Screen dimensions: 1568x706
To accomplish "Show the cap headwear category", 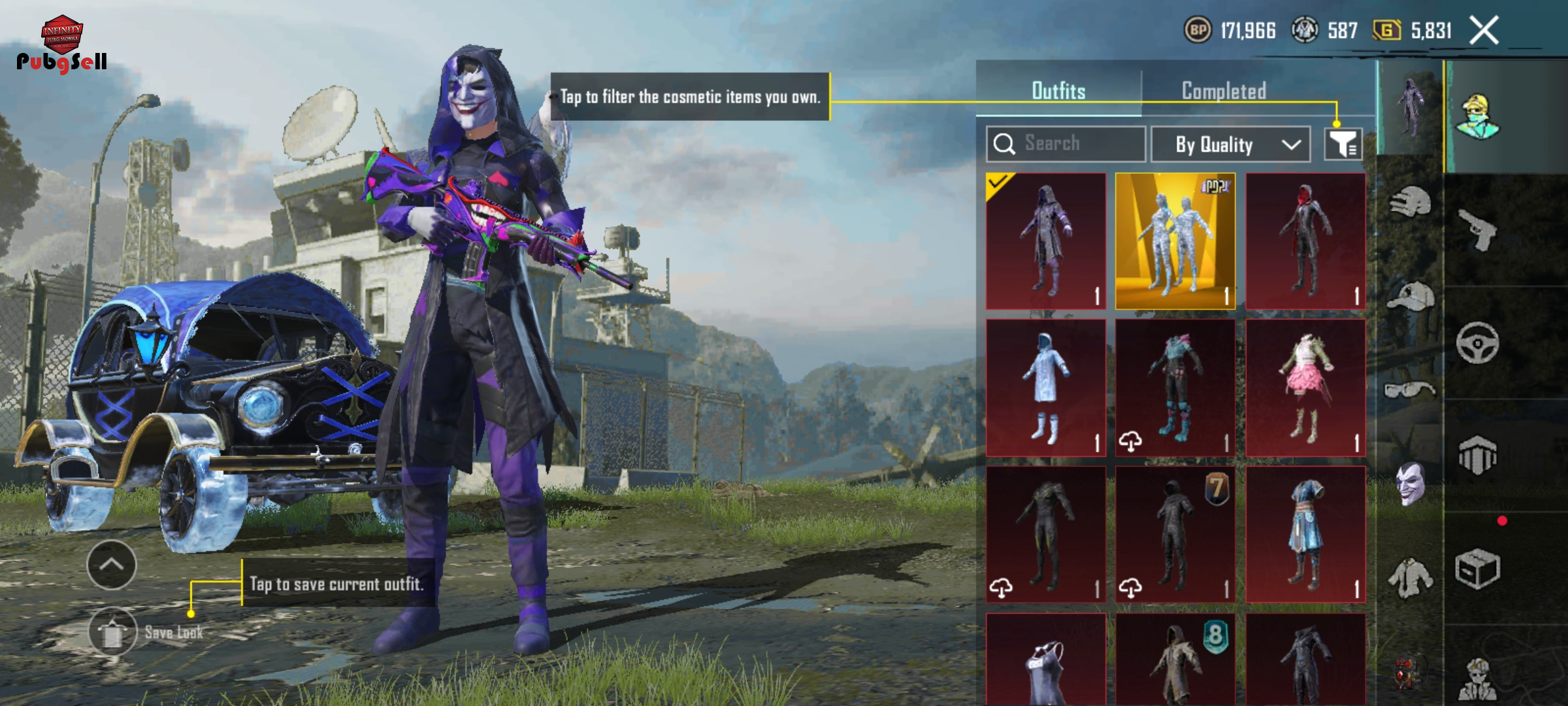I will 1410,296.
